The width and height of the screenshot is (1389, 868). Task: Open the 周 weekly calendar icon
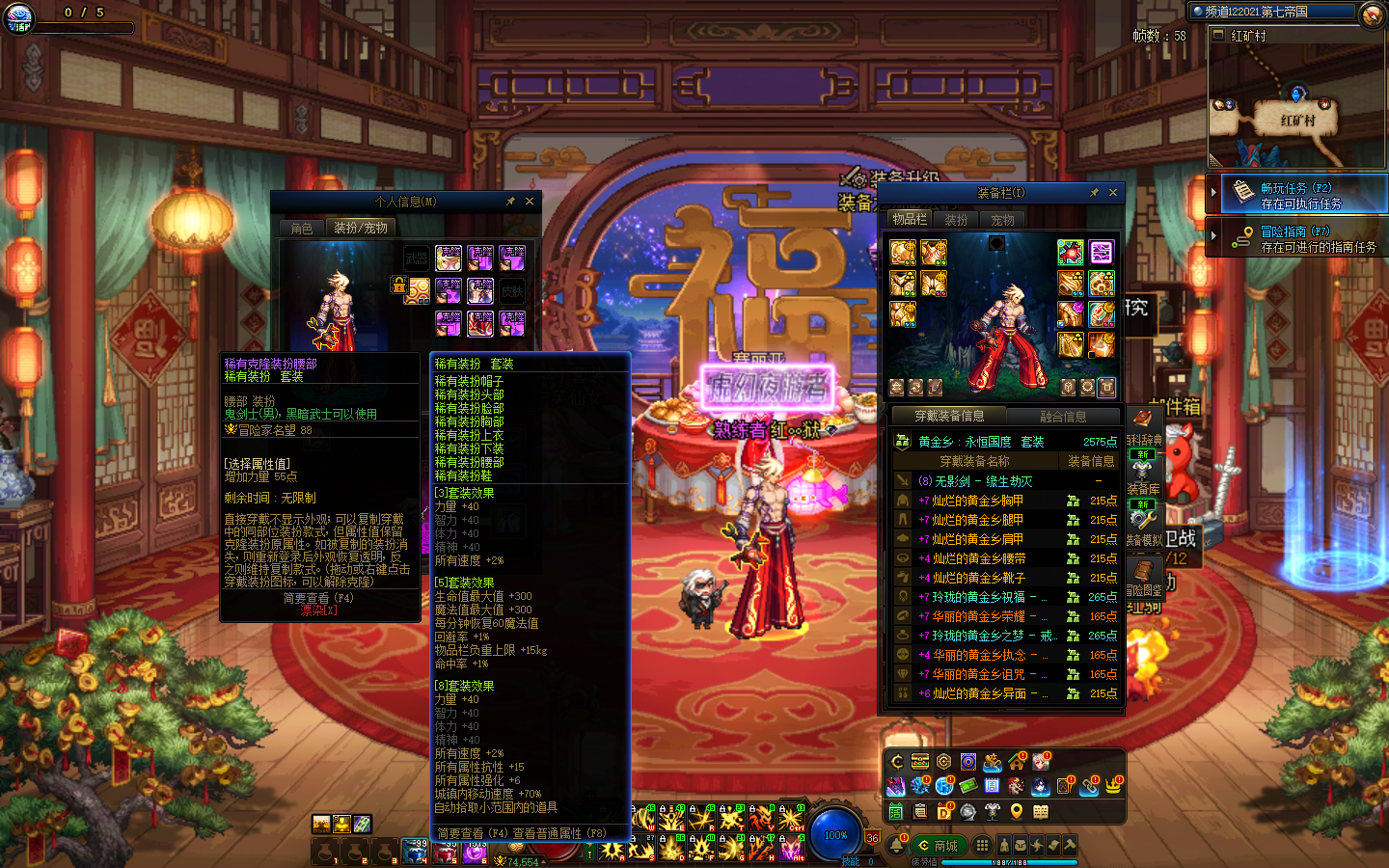(x=992, y=786)
